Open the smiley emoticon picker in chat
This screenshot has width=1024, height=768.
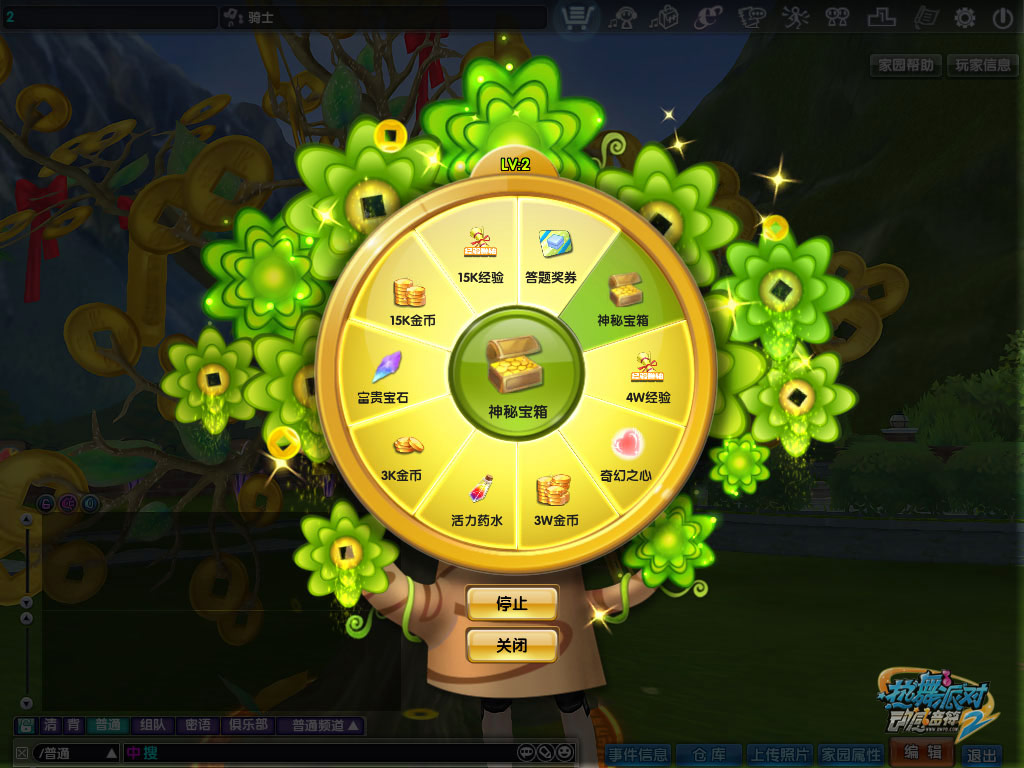[x=565, y=752]
